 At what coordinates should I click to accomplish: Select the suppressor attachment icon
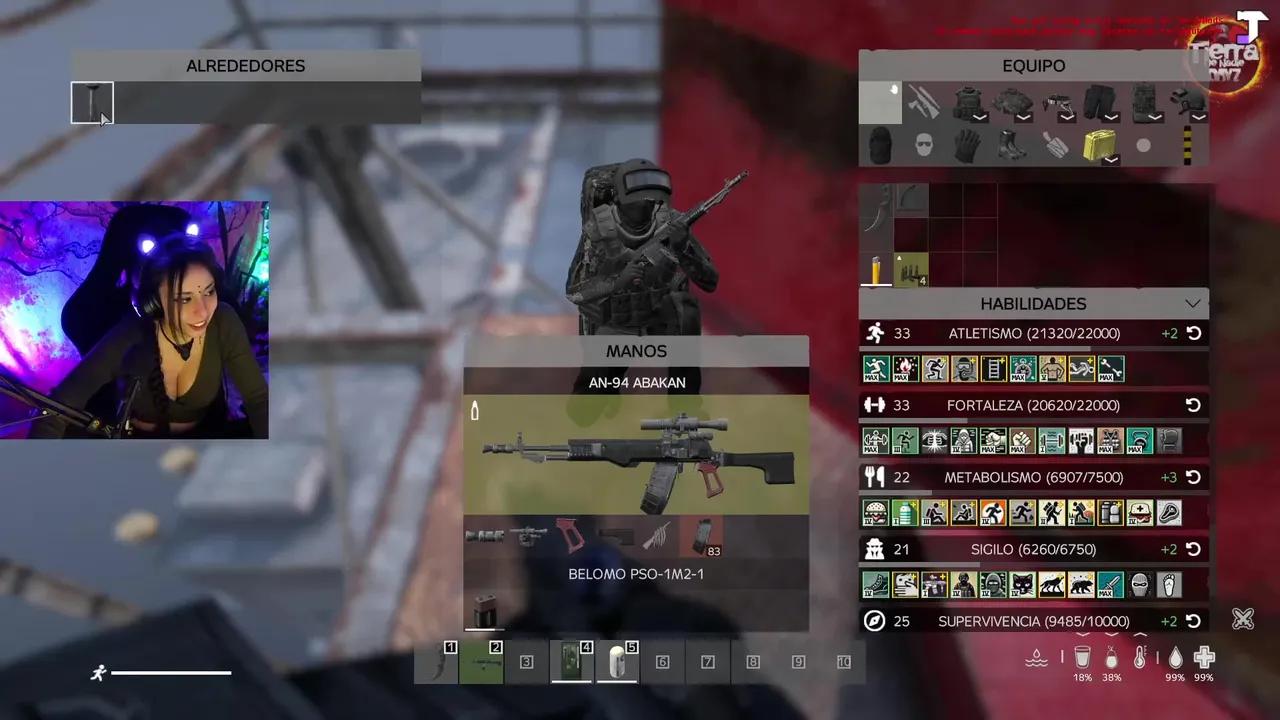coord(485,535)
